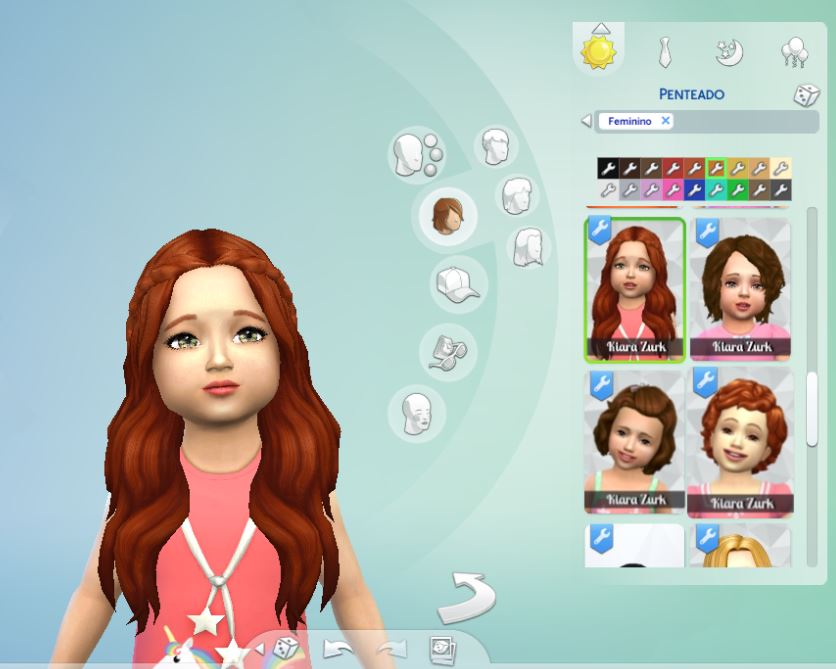Select the brown curly bob hairstyle thumbnail
Screen dimensions: 836x669
click(739, 290)
